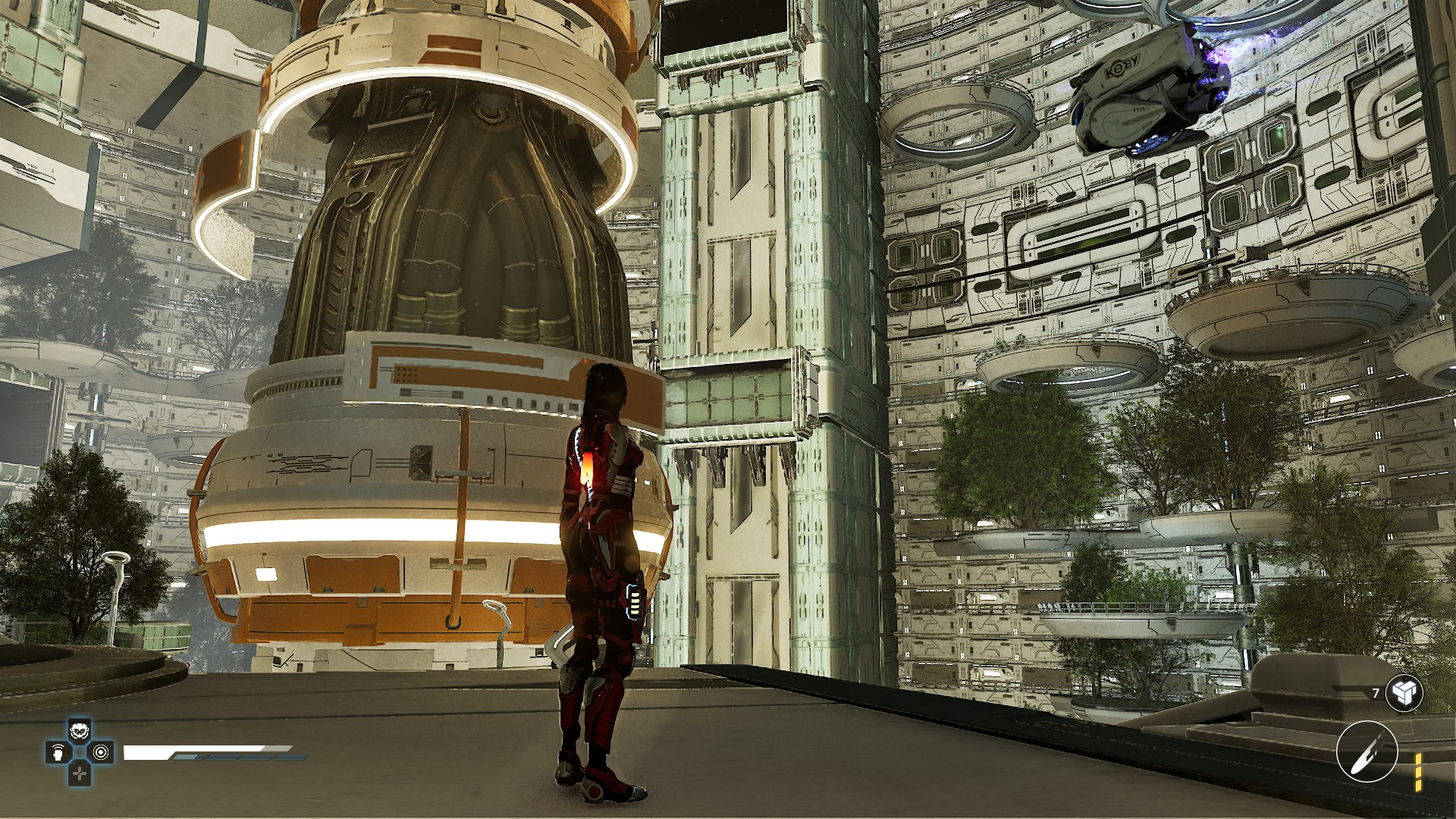Select the greyed-out heal cross slot

[x=80, y=773]
